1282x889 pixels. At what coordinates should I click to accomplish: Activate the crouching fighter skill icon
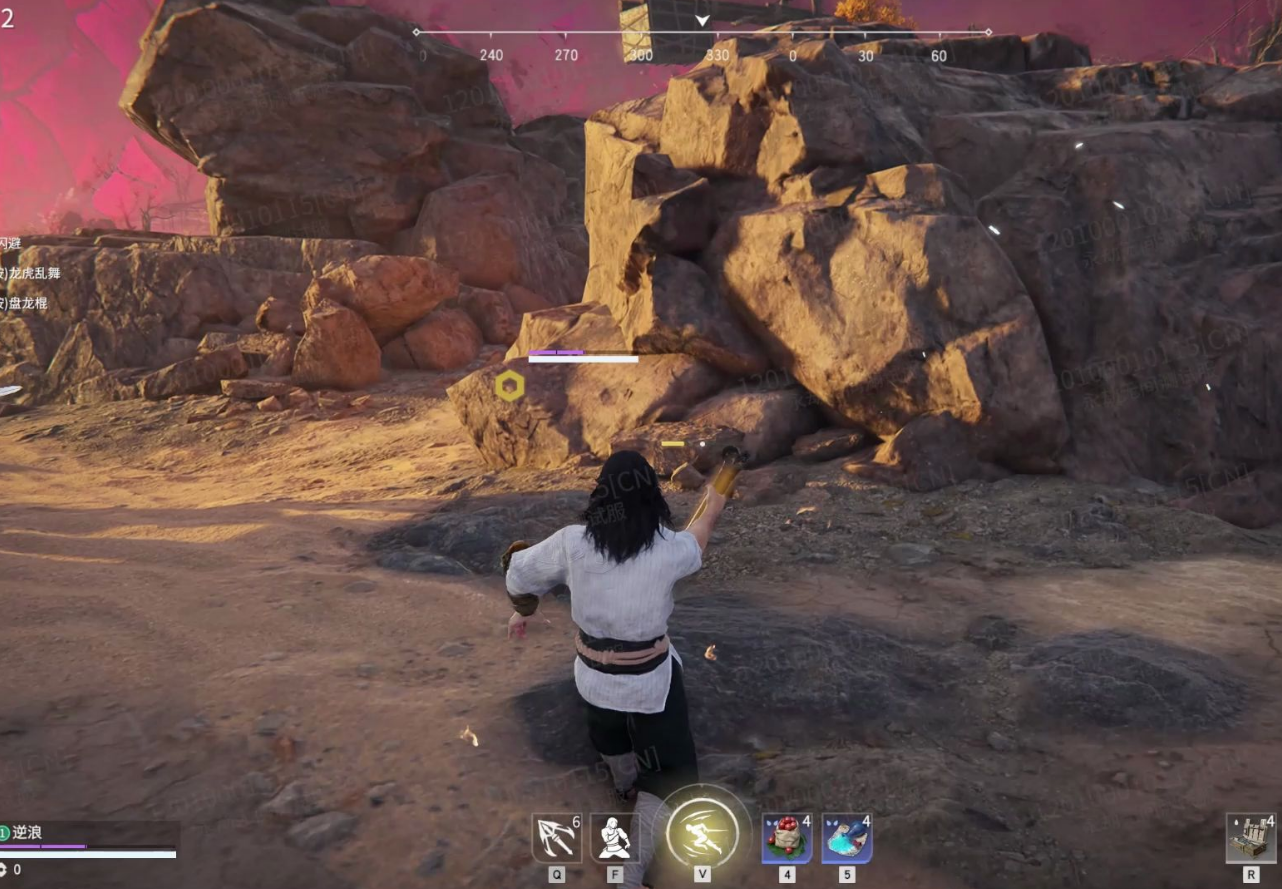614,838
